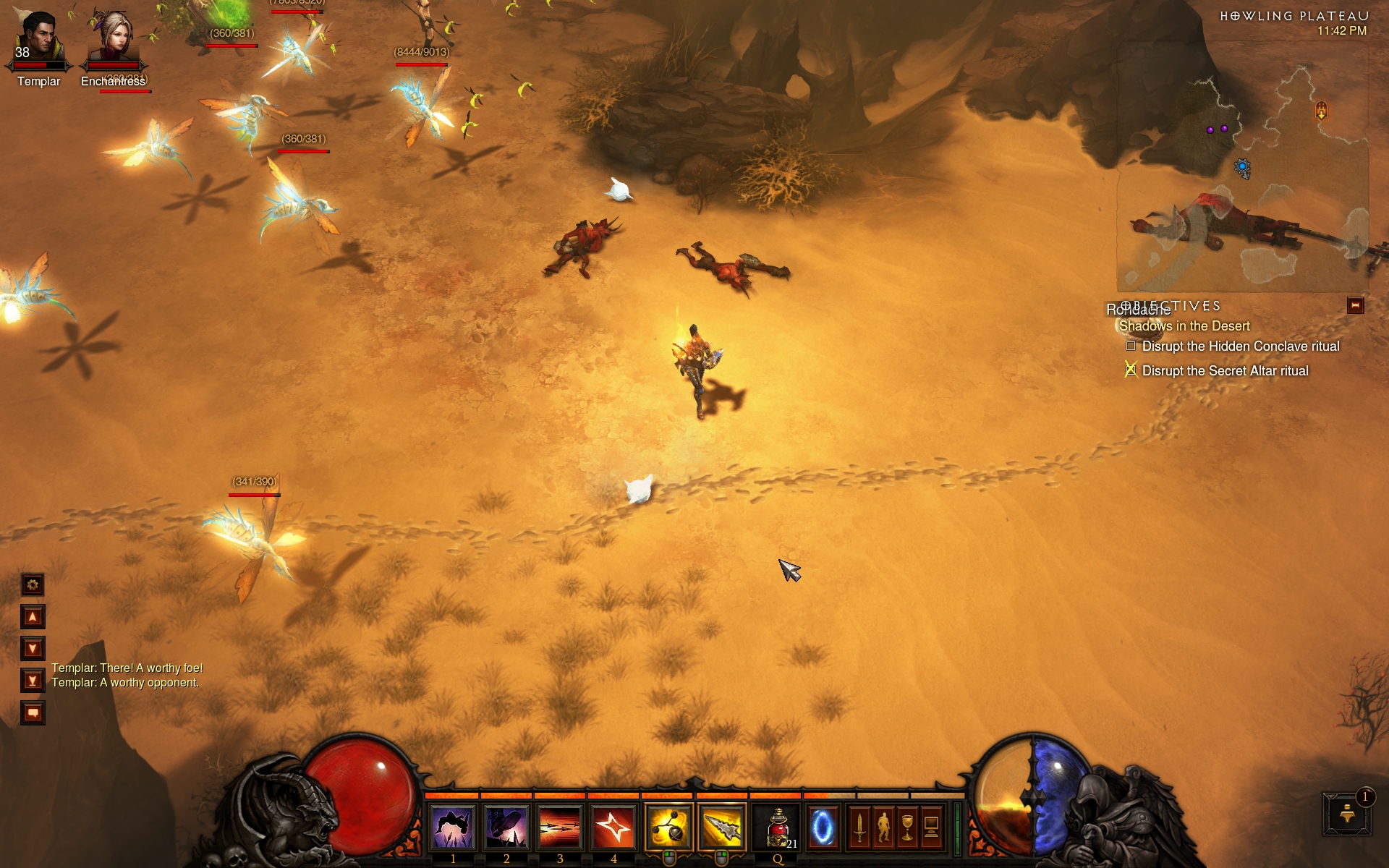Click the Shadows in the Desert quest title

pyautogui.click(x=1184, y=326)
